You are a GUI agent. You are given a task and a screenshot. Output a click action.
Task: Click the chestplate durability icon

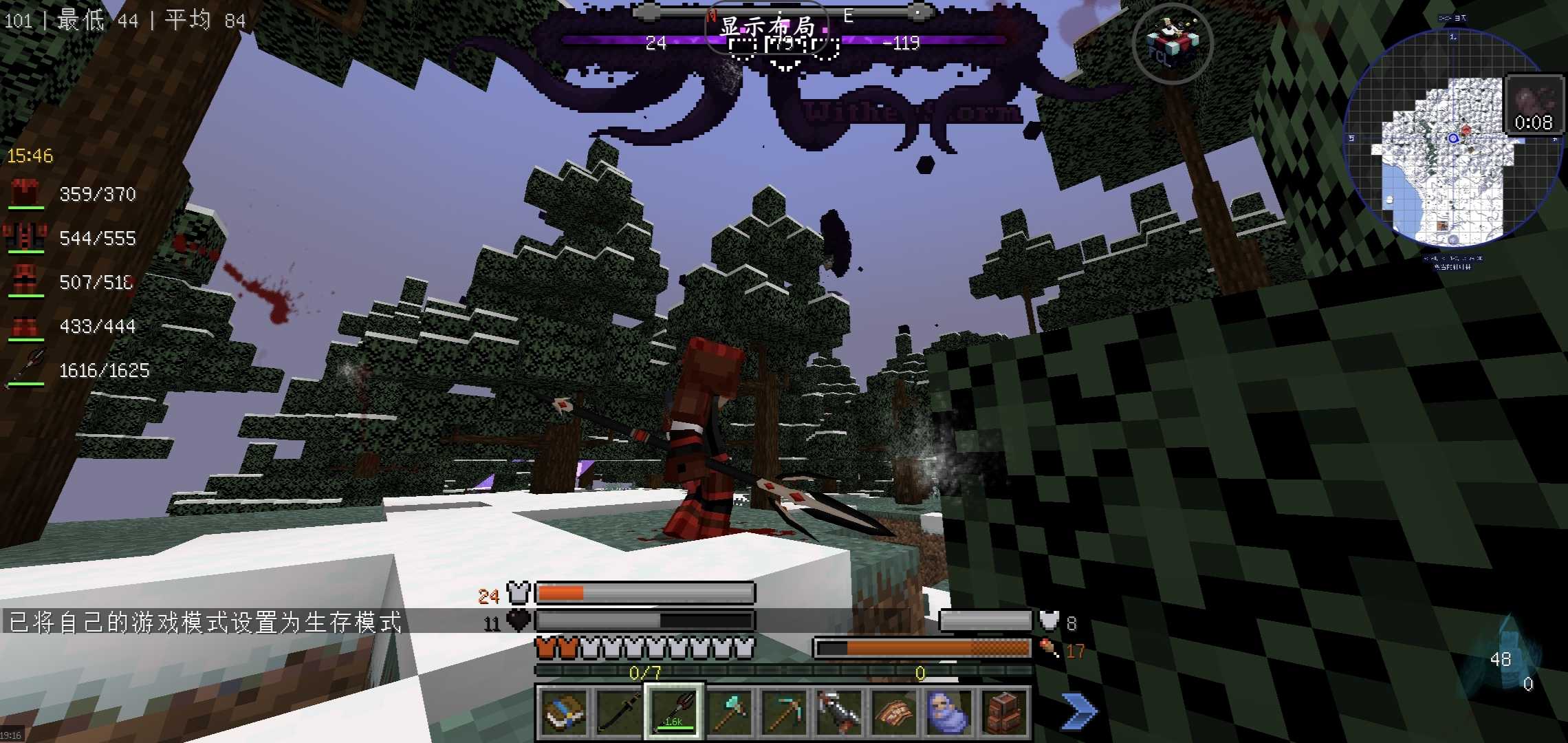25,237
